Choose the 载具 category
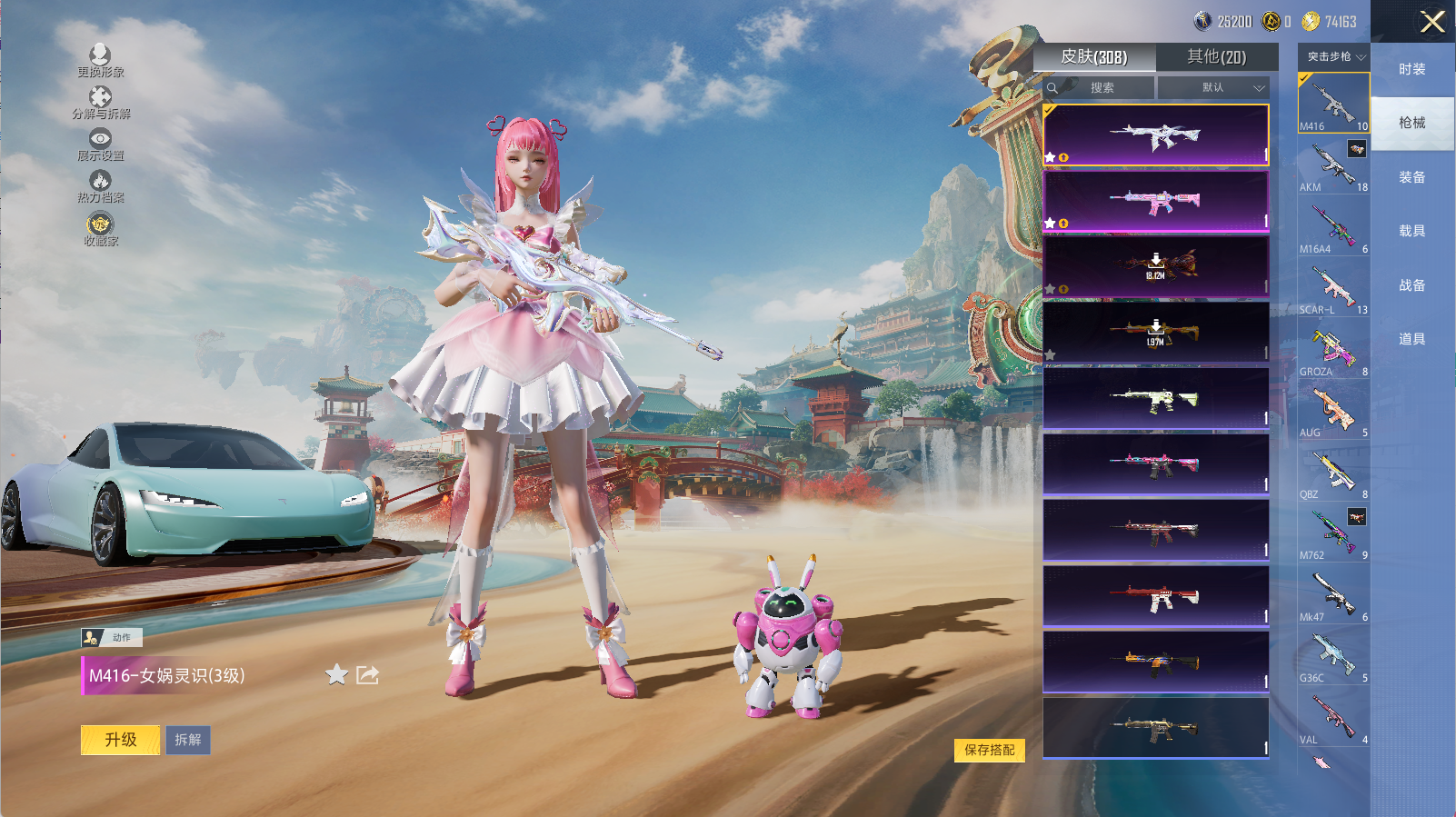Viewport: 1456px width, 817px height. 1411,231
